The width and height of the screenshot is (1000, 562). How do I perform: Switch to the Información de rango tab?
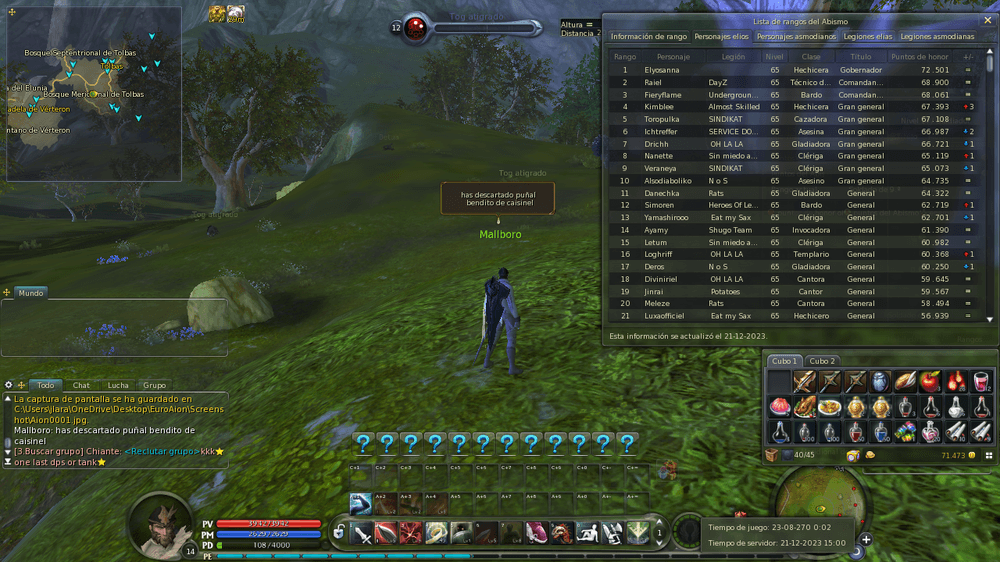649,37
